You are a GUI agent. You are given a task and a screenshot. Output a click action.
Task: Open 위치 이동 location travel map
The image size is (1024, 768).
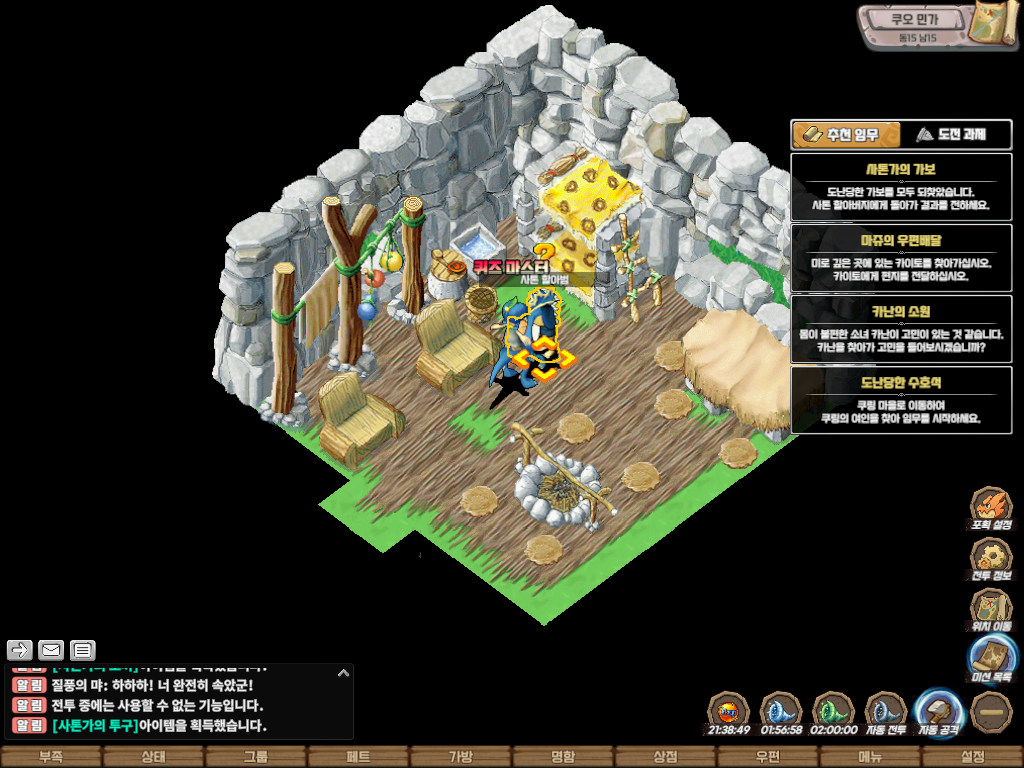point(991,610)
